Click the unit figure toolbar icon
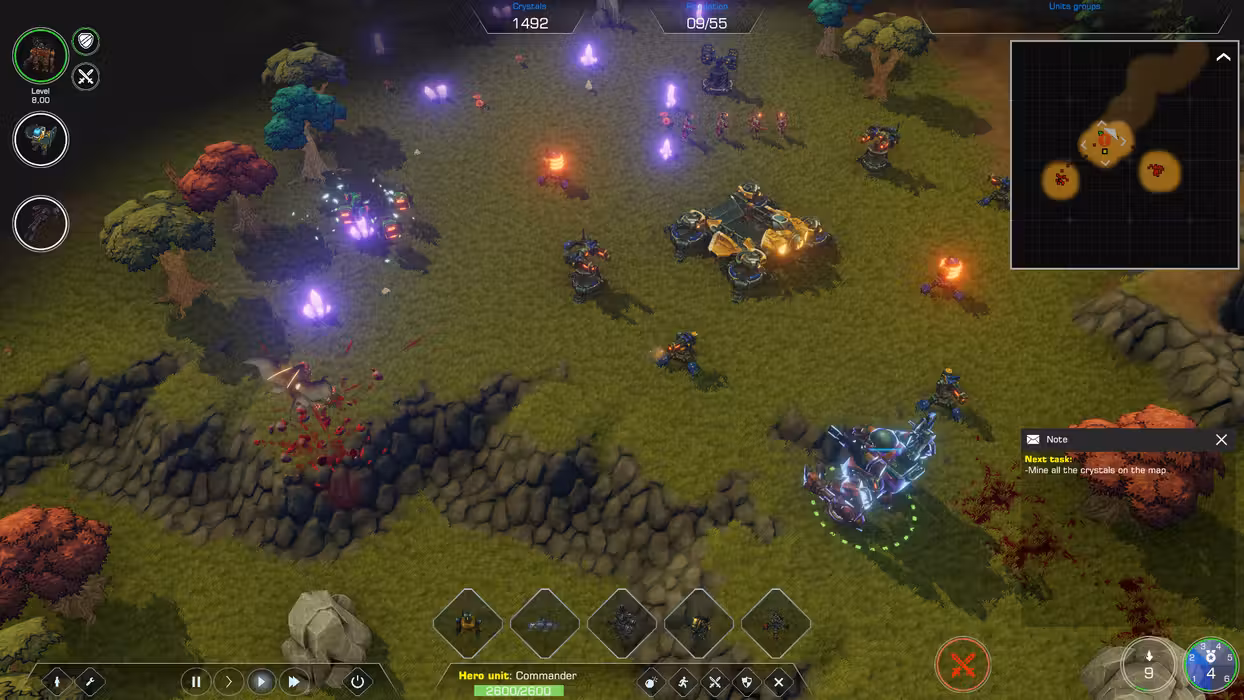The width and height of the screenshot is (1244, 700). tap(57, 682)
